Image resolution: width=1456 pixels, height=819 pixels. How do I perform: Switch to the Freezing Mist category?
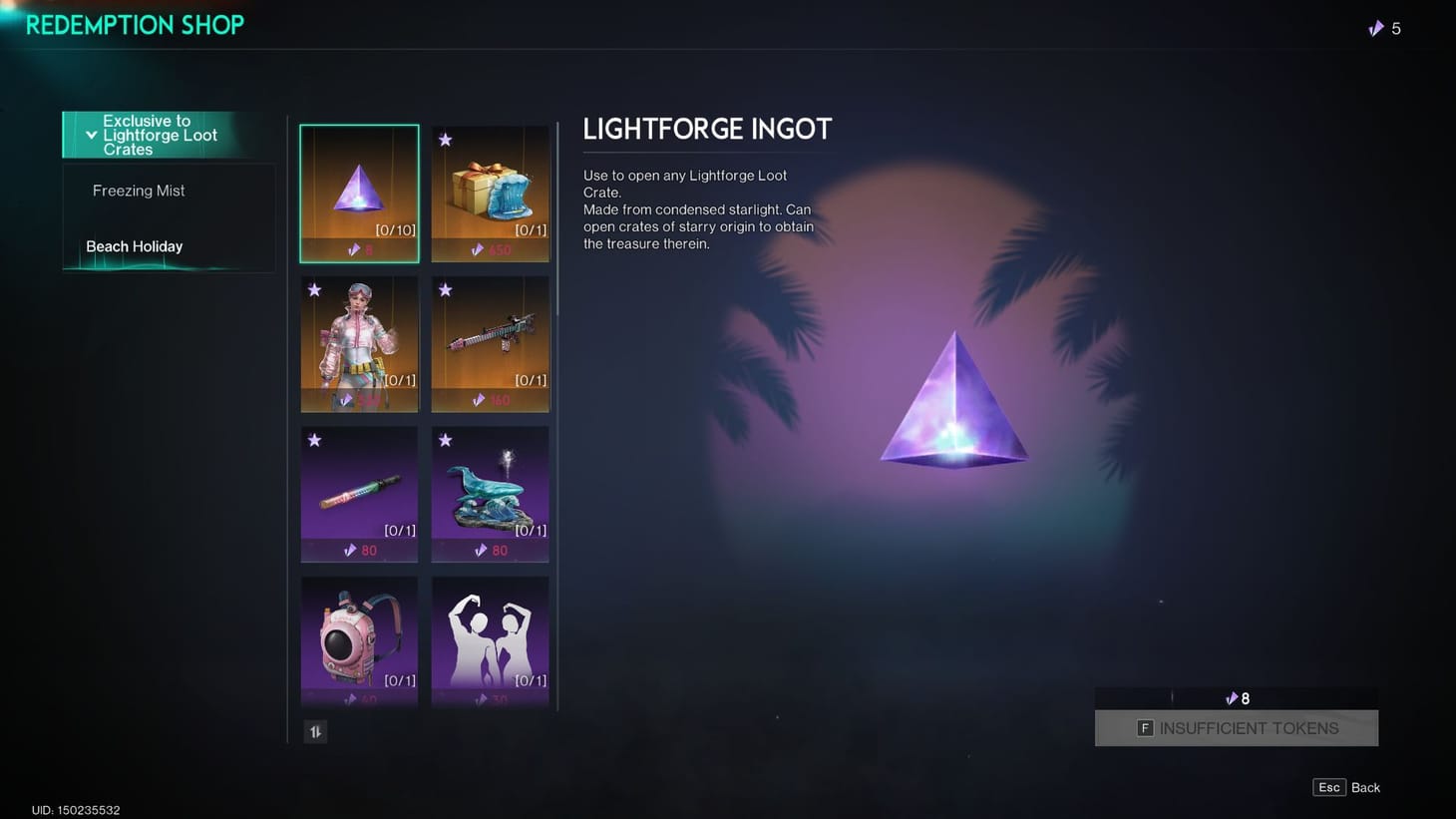point(139,190)
